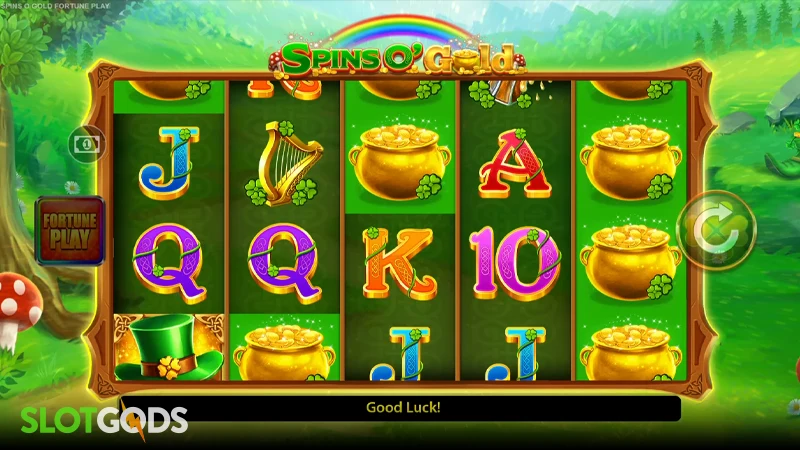Open the banknote bet settings icon
The width and height of the screenshot is (800, 450).
pos(83,144)
